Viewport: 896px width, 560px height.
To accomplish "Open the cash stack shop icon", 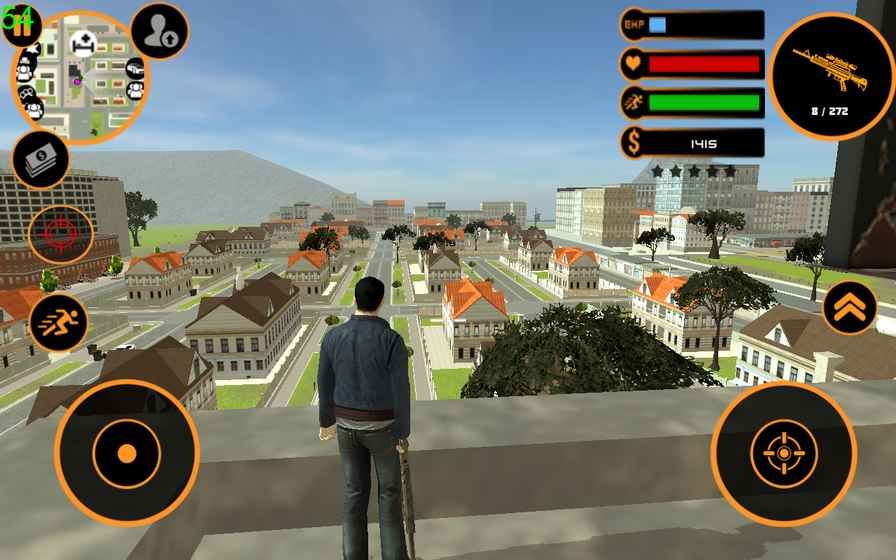I will click(x=40, y=160).
